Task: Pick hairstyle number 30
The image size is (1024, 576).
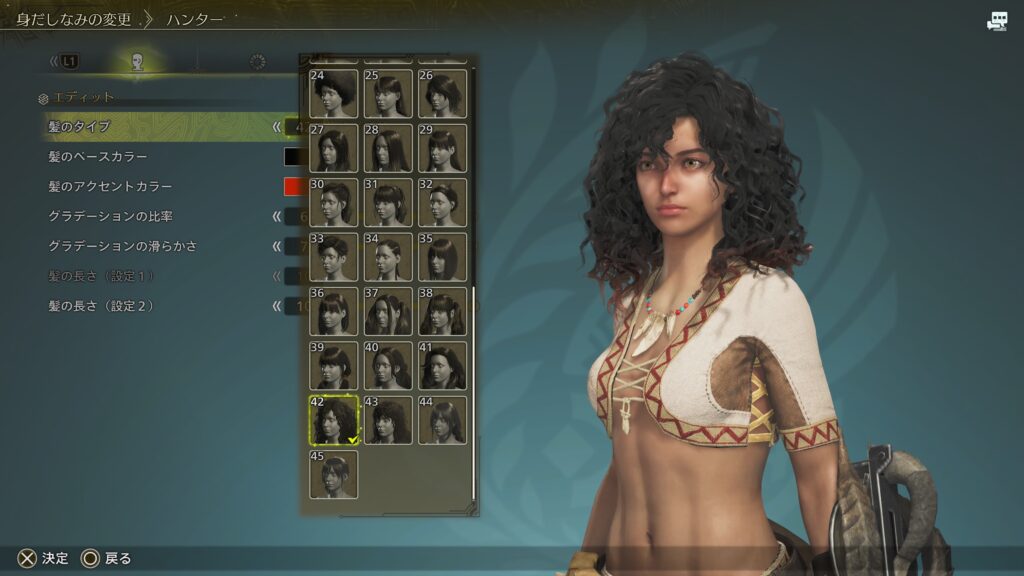Action: point(334,202)
